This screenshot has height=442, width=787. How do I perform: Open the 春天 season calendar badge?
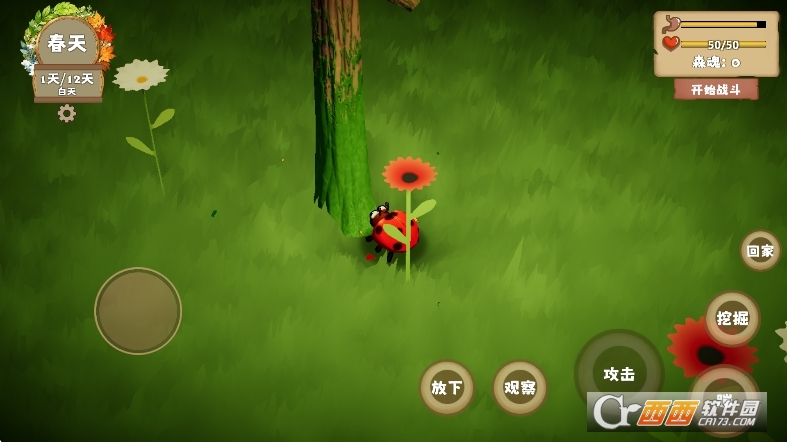[67, 45]
